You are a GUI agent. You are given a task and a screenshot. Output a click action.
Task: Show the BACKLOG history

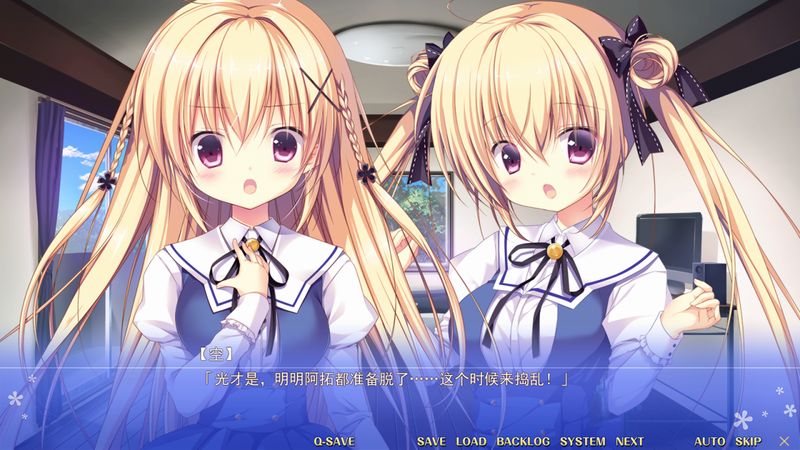(x=523, y=441)
